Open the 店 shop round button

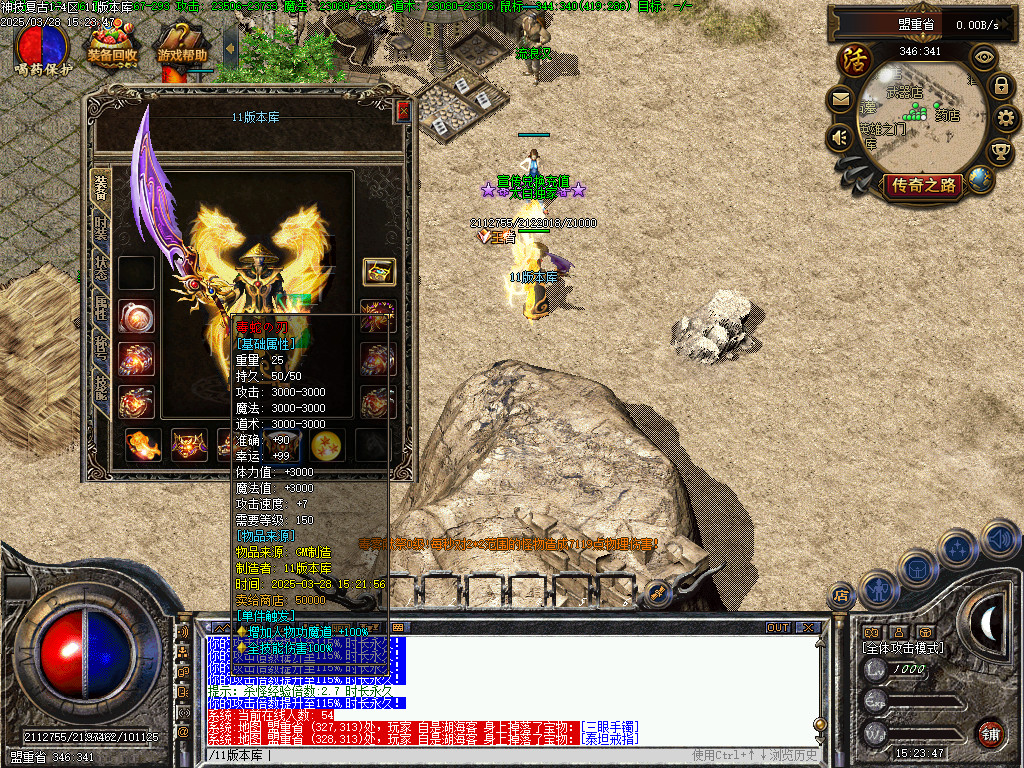841,596
